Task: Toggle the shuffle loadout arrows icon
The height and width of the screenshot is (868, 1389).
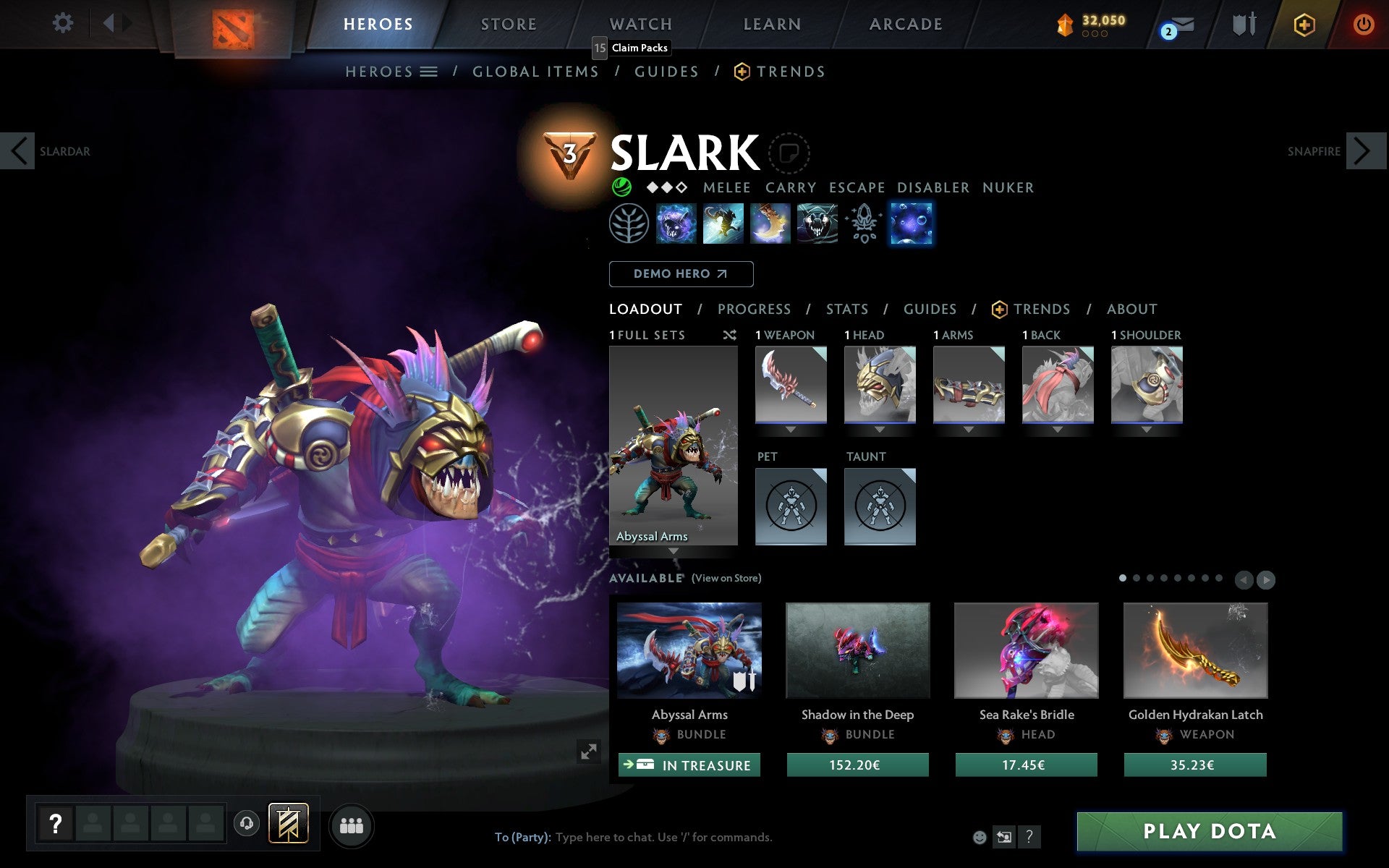Action: coord(729,335)
